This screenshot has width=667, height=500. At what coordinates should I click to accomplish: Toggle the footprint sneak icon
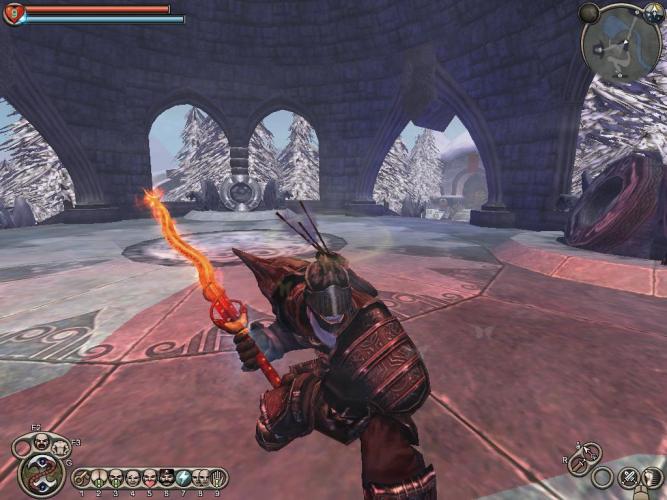tap(652, 478)
